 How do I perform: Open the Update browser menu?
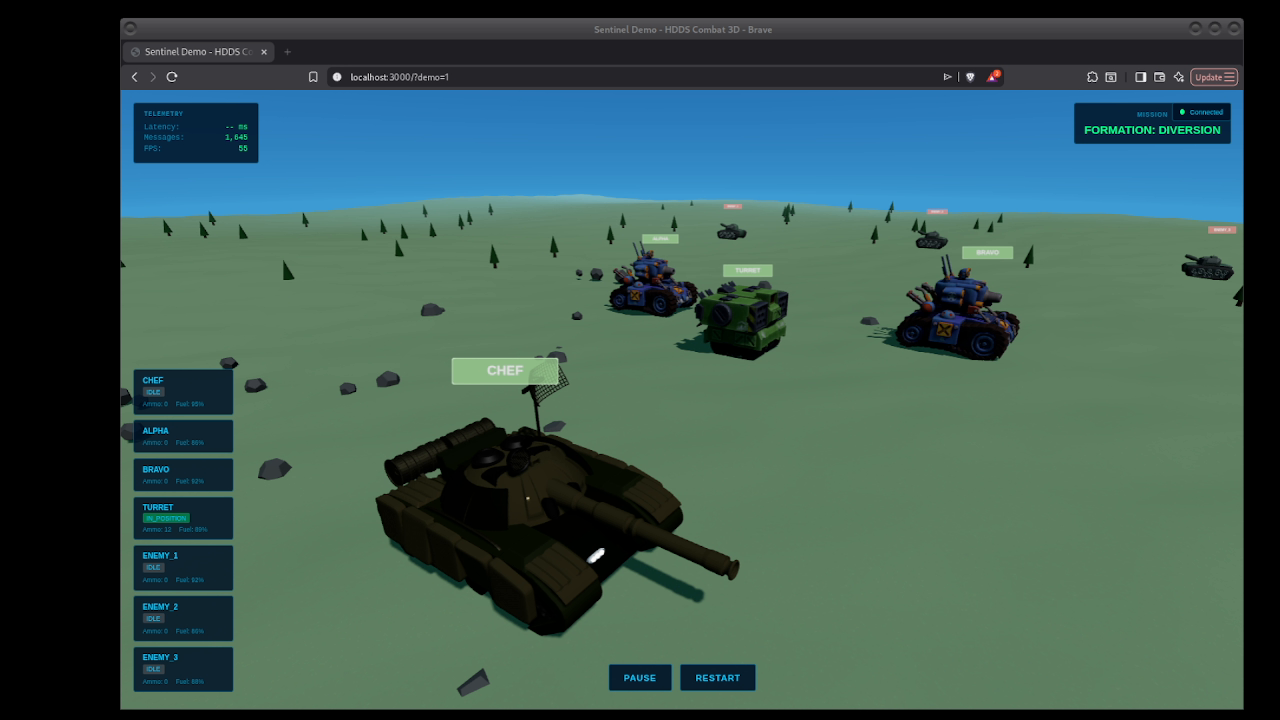(x=1214, y=76)
